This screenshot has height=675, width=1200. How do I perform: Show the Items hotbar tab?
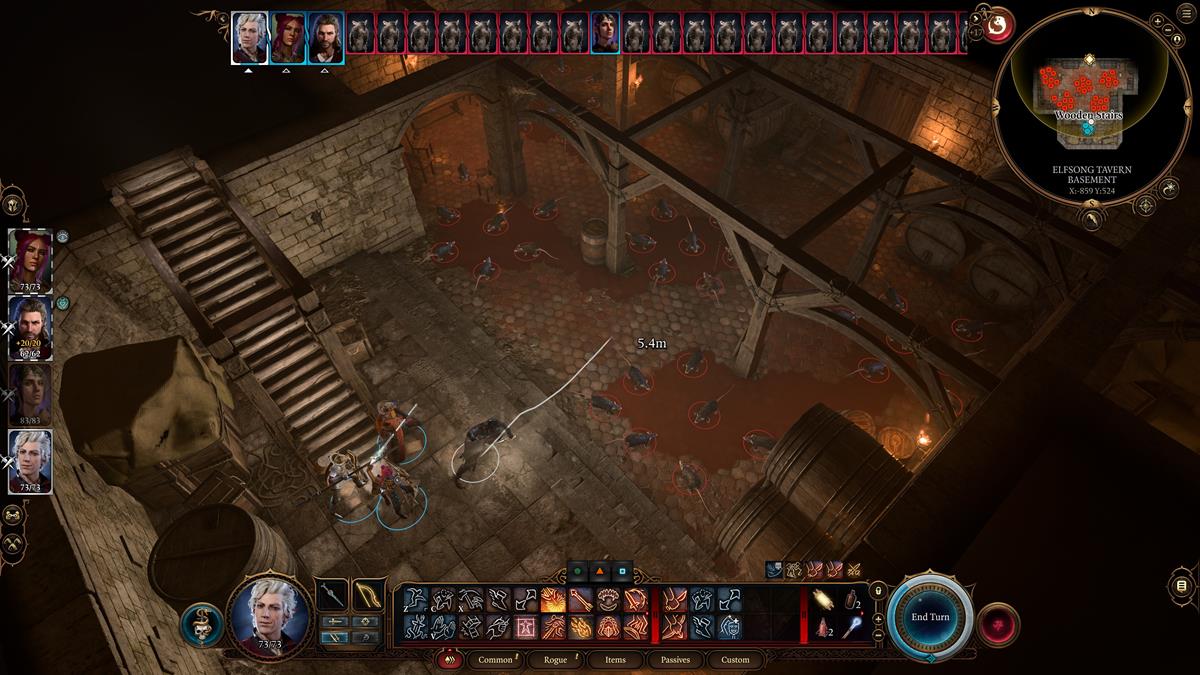click(615, 660)
